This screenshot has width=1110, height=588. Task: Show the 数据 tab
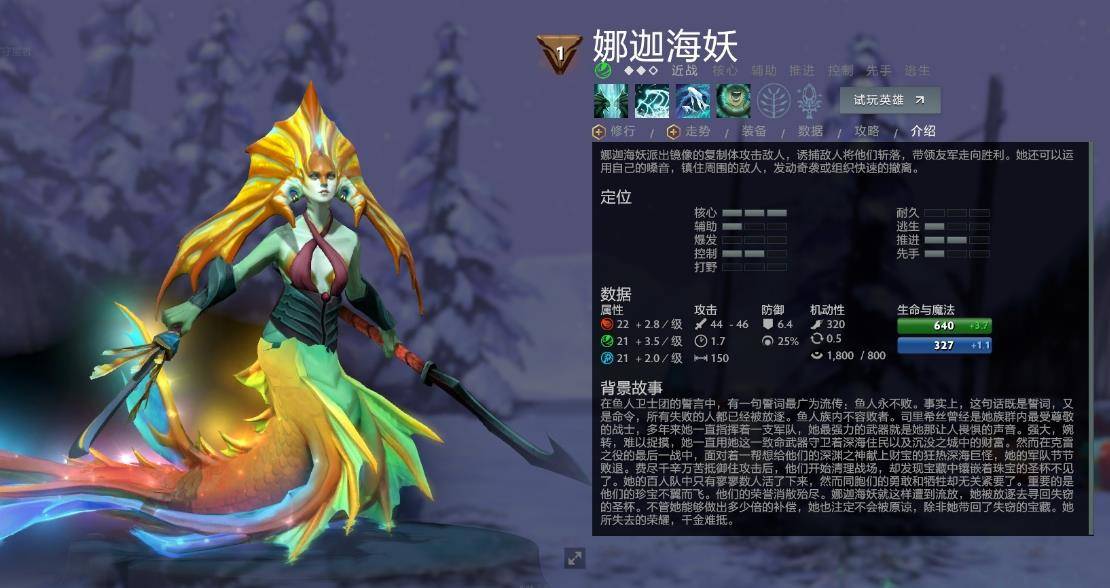coord(810,131)
